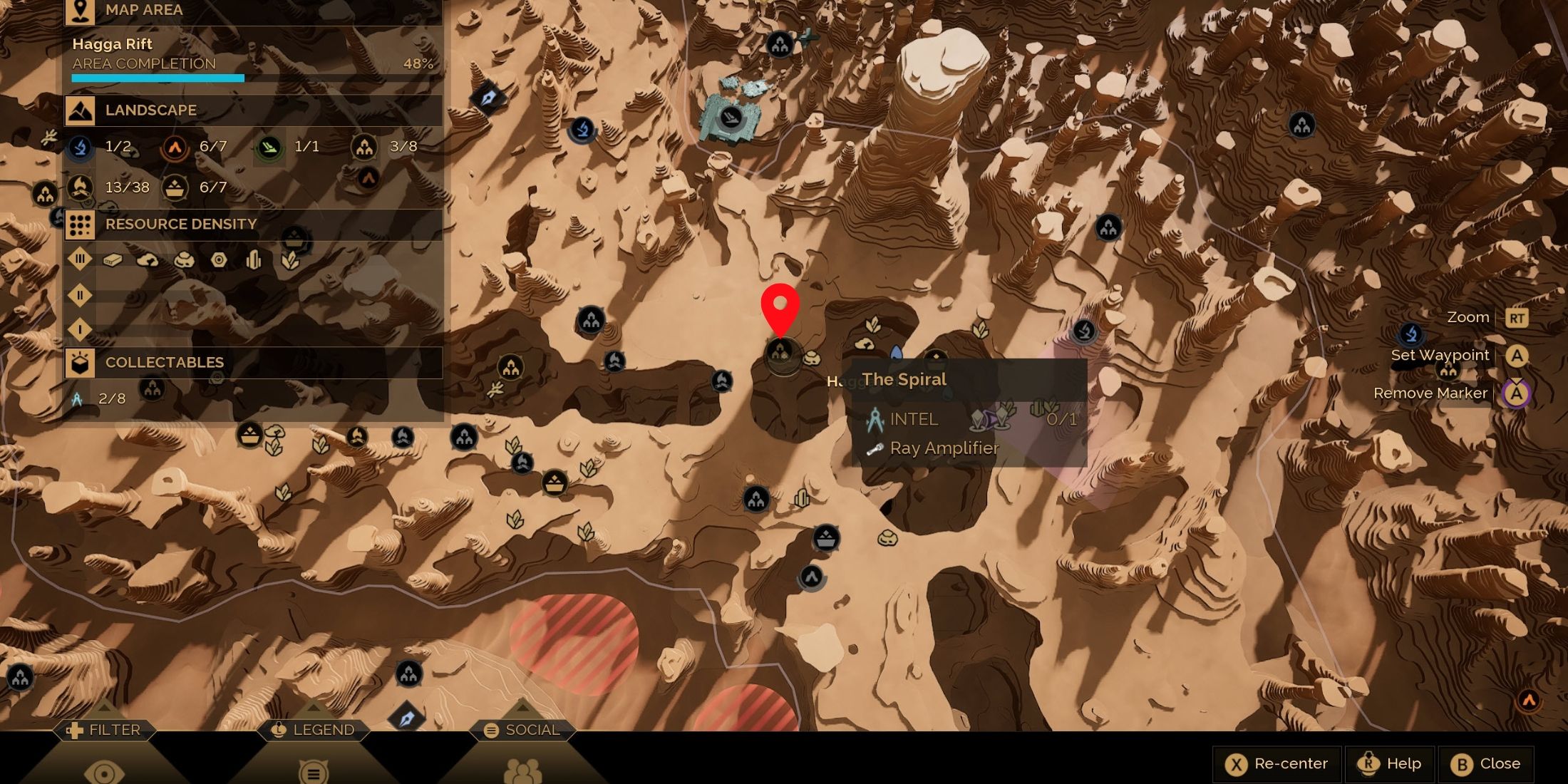Viewport: 1568px width, 784px height.
Task: Open the map Help
Action: (x=1390, y=764)
